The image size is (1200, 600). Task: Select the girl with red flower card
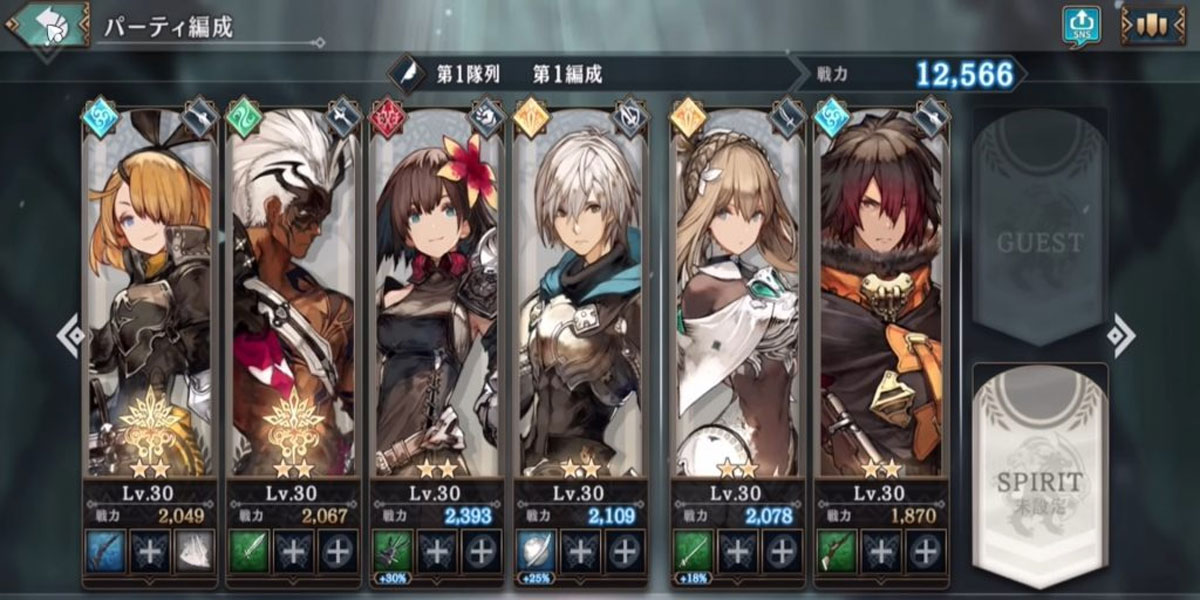[x=436, y=300]
